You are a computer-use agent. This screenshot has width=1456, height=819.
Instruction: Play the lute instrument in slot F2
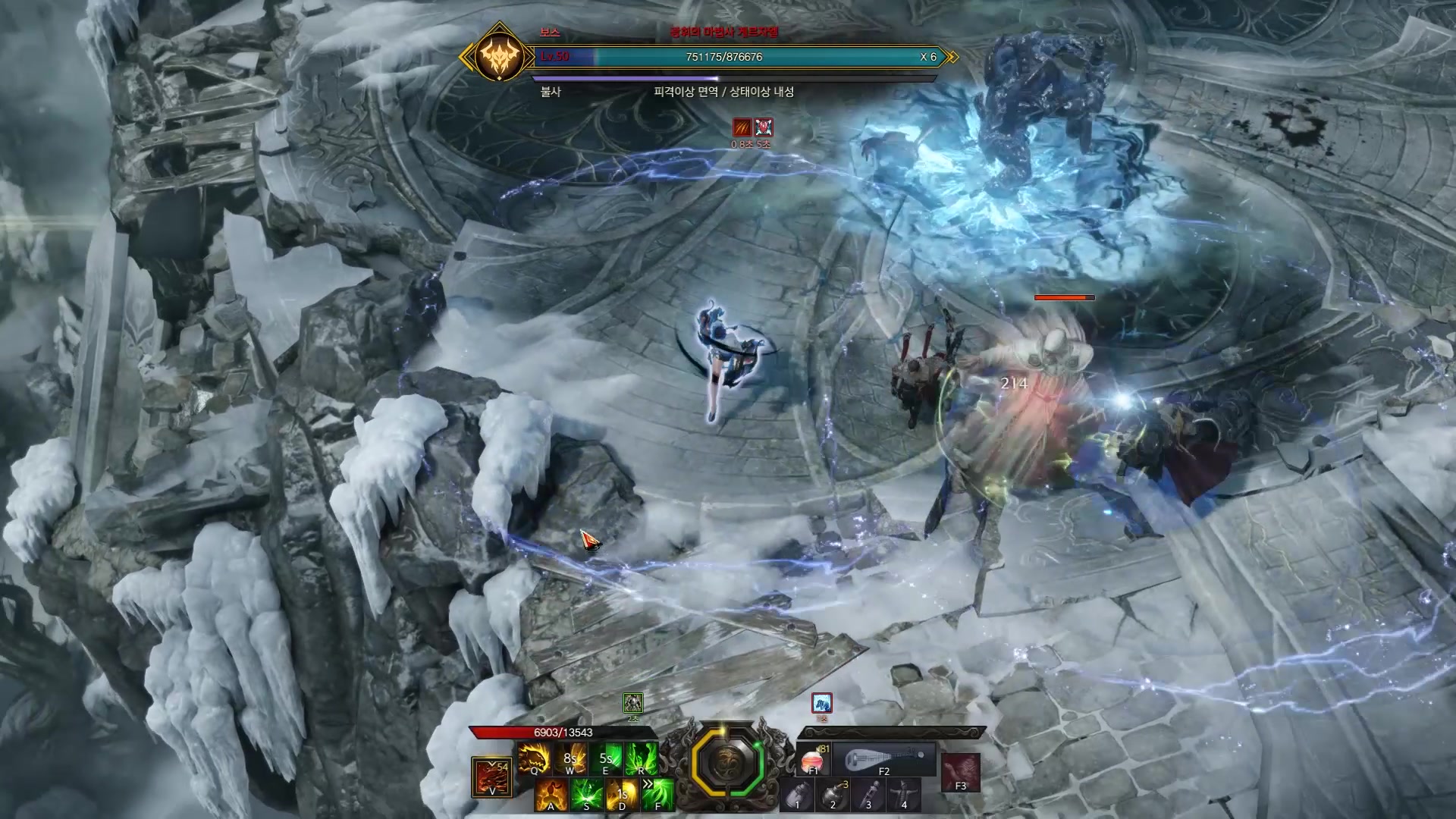(884, 759)
